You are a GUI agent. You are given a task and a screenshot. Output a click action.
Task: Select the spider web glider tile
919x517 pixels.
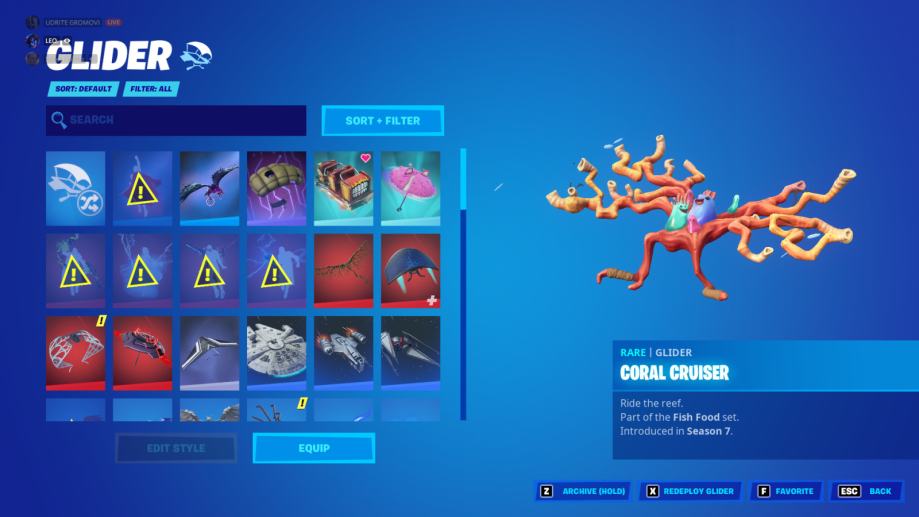click(x=75, y=352)
